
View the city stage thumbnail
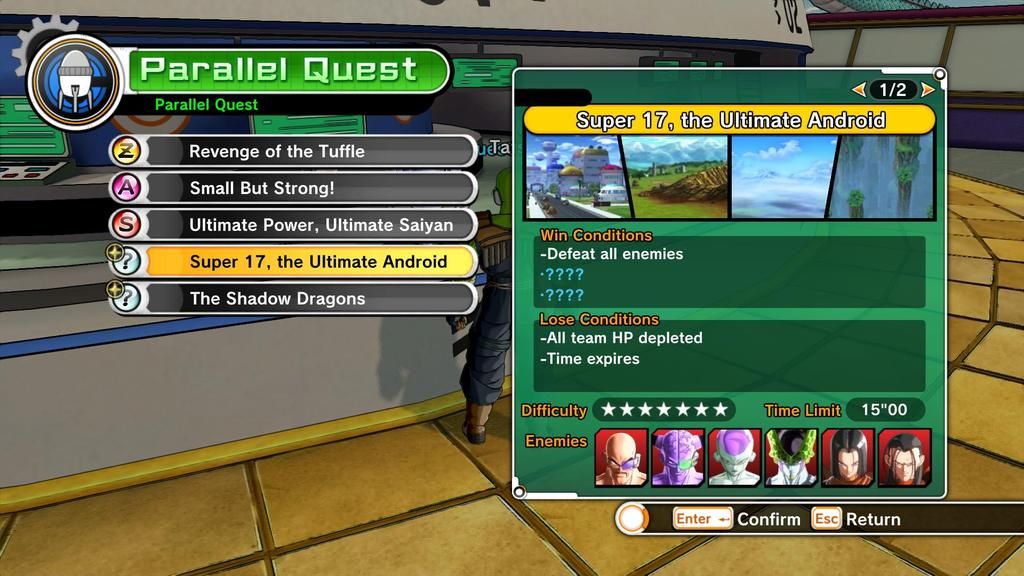[x=574, y=177]
